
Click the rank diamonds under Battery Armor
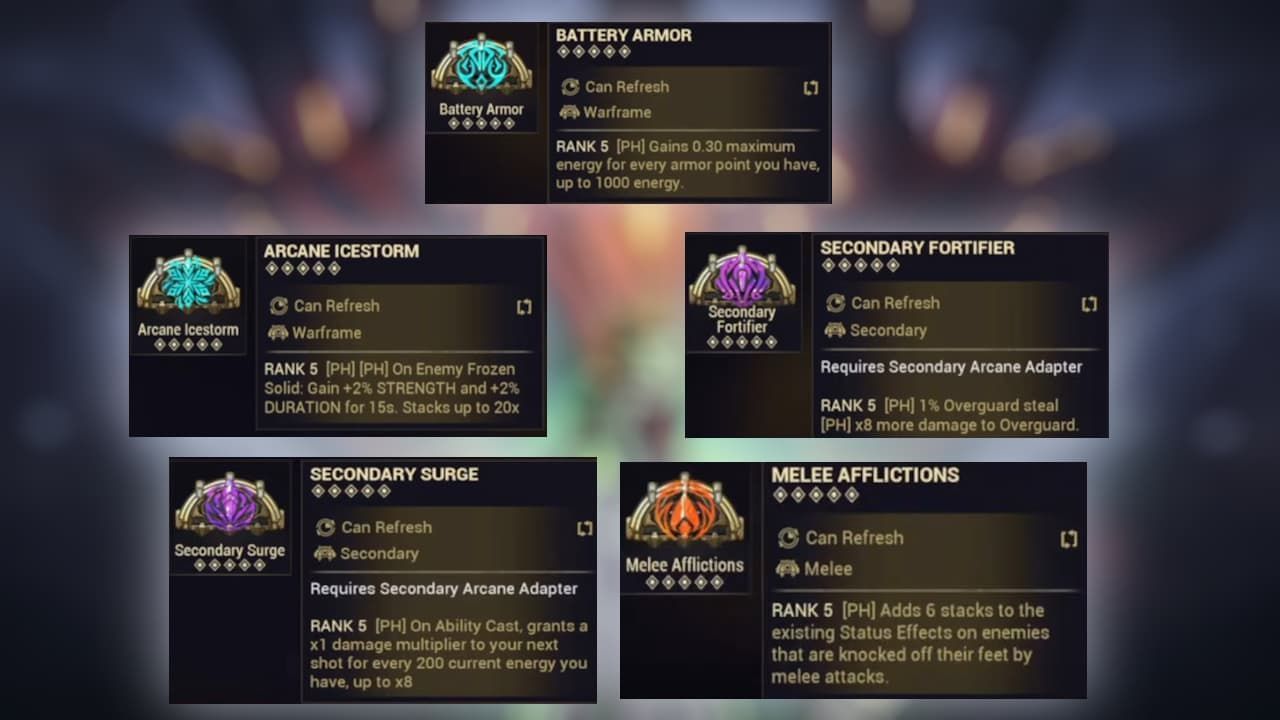[x=481, y=125]
